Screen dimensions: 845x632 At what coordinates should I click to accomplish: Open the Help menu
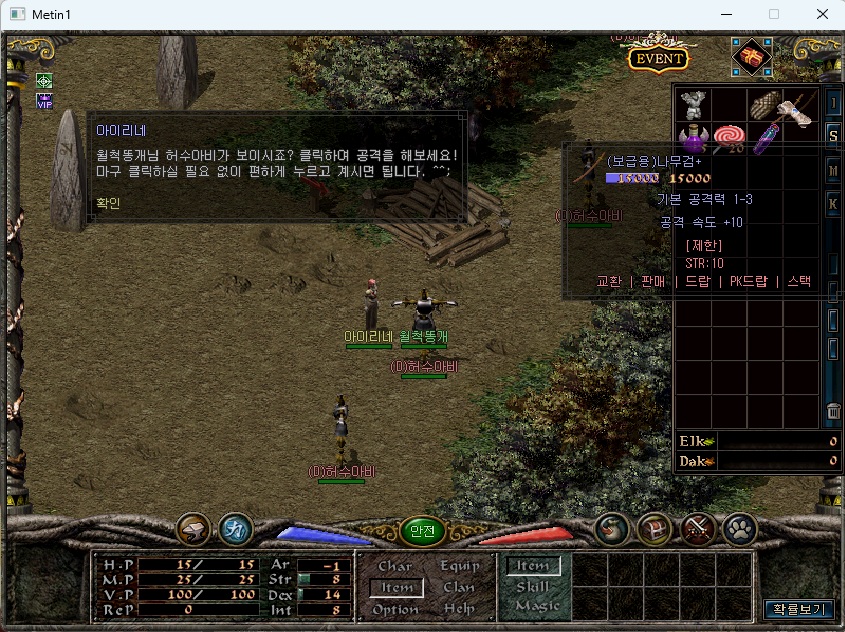tap(459, 609)
